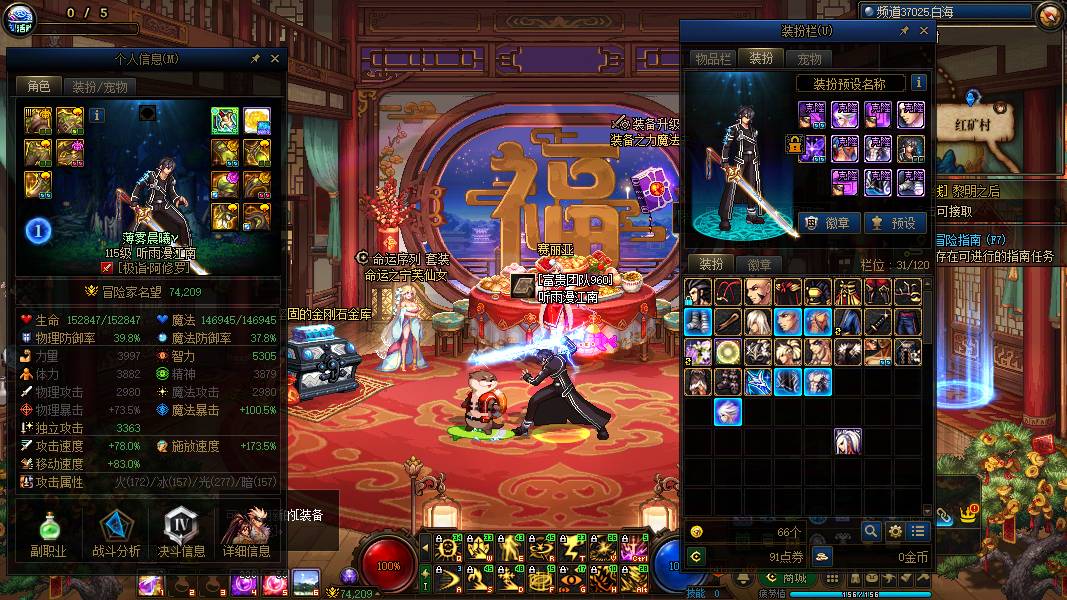
Task: Open the 商城 shop button
Action: coord(787,578)
